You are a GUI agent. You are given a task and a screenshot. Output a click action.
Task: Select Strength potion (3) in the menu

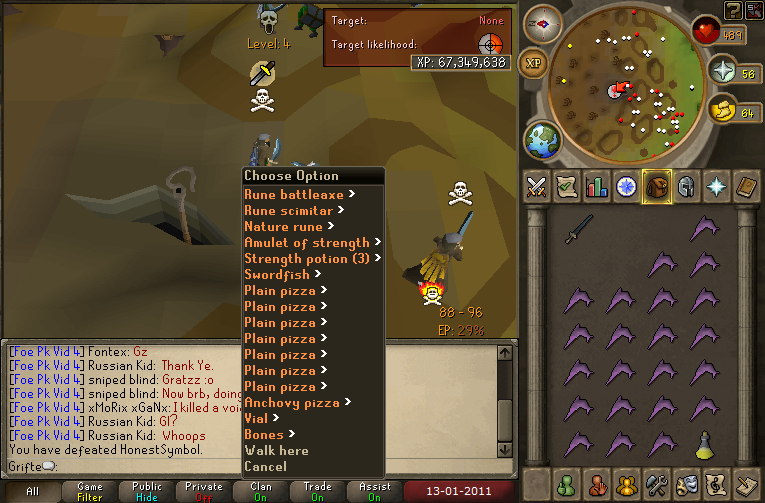307,259
